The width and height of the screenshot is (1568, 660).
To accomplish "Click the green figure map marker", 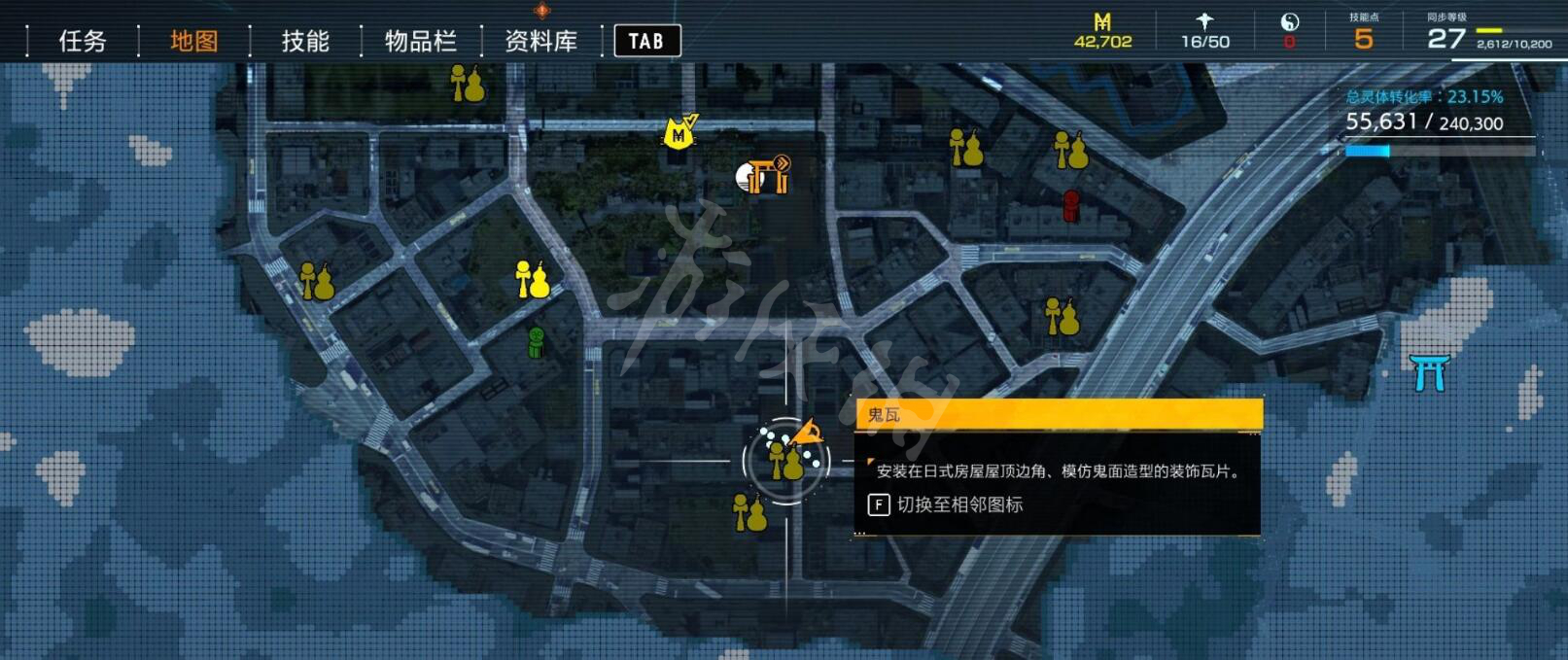I will tap(536, 341).
